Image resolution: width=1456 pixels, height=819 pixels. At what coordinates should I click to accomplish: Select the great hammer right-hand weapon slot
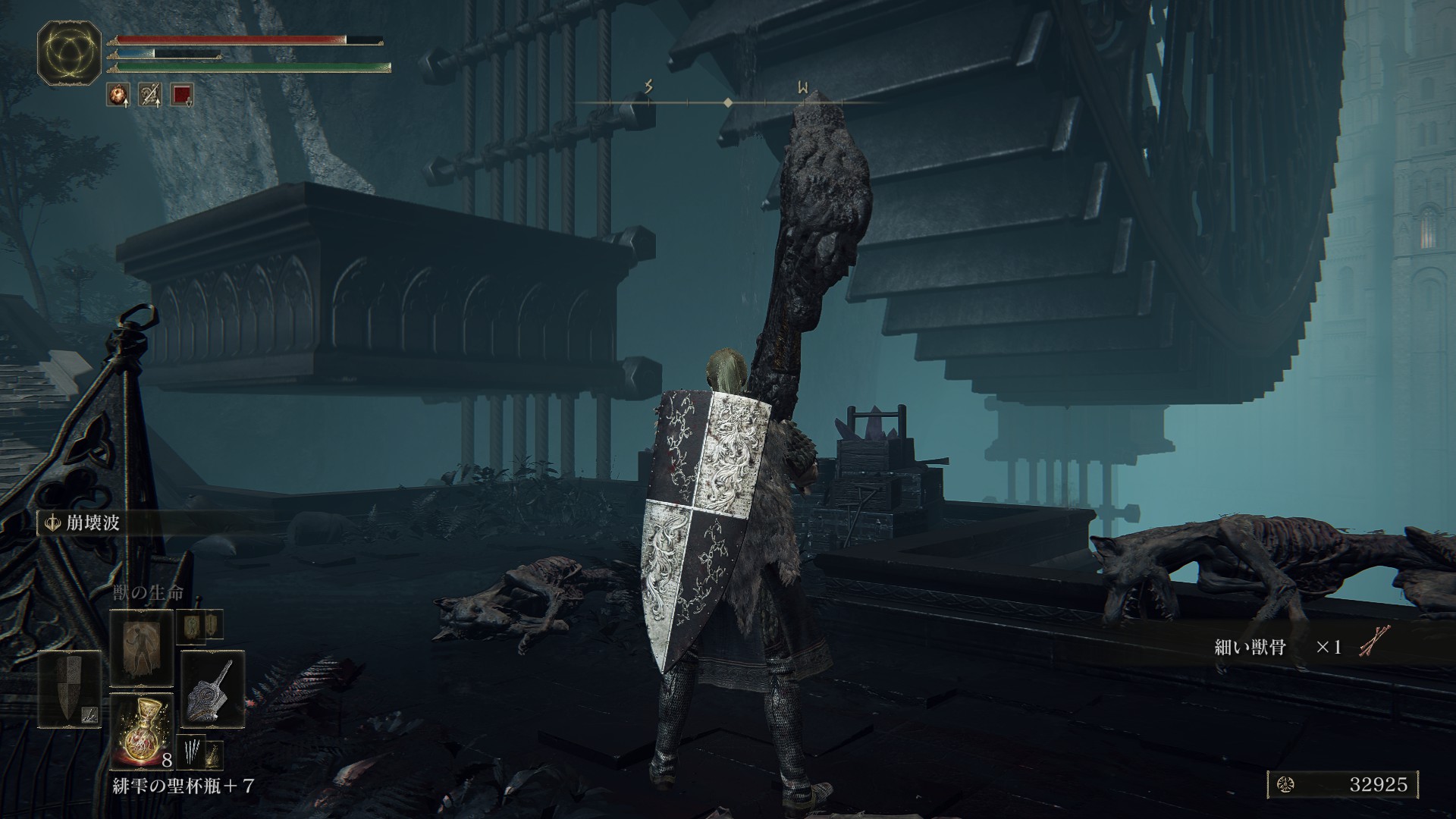pos(212,689)
